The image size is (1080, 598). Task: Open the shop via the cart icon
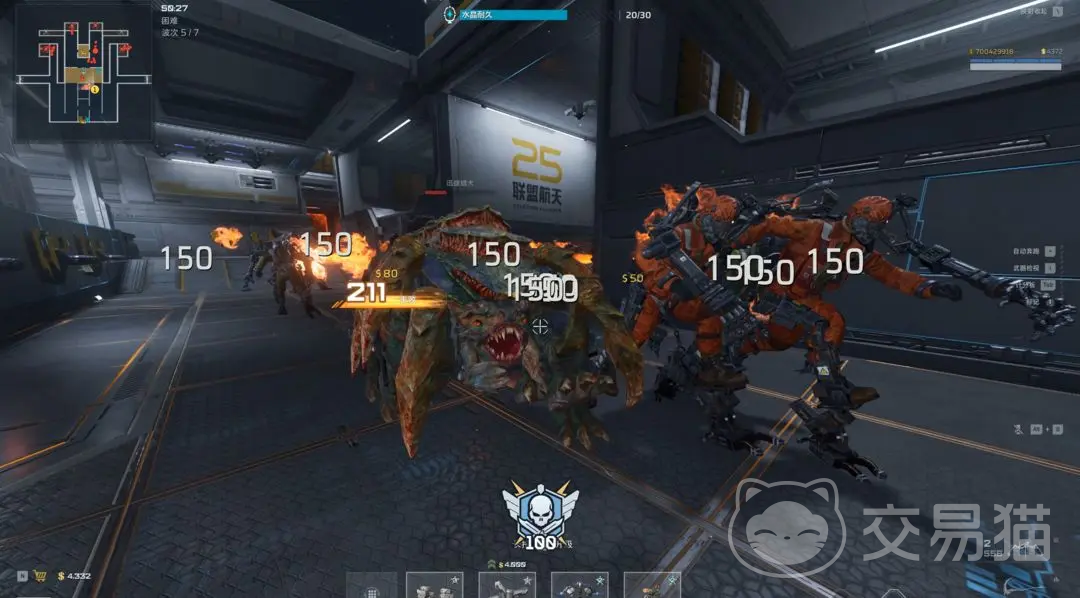(42, 576)
